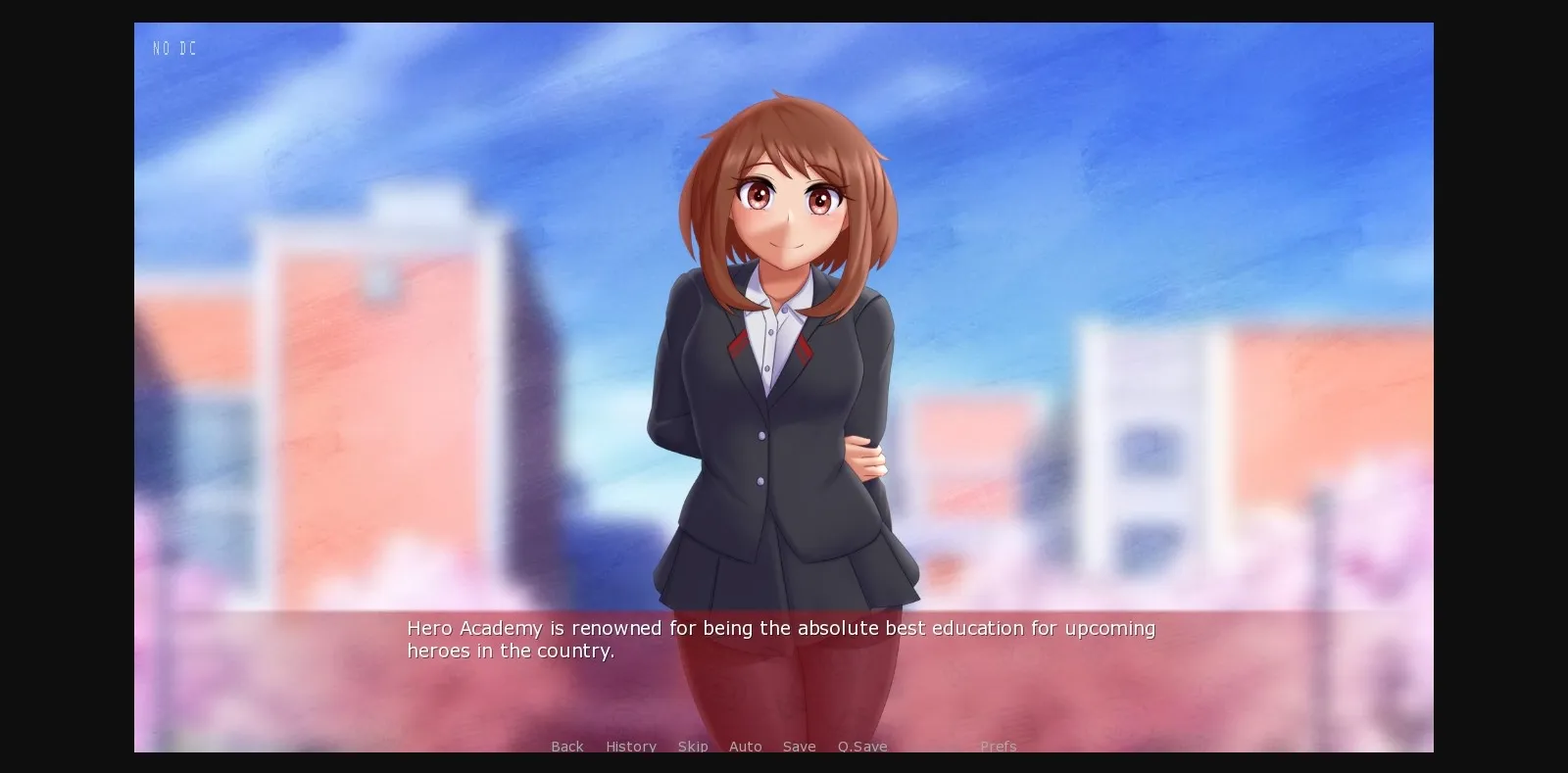Advance the story by clicking the narration text
The width and height of the screenshot is (1568, 773).
point(781,639)
